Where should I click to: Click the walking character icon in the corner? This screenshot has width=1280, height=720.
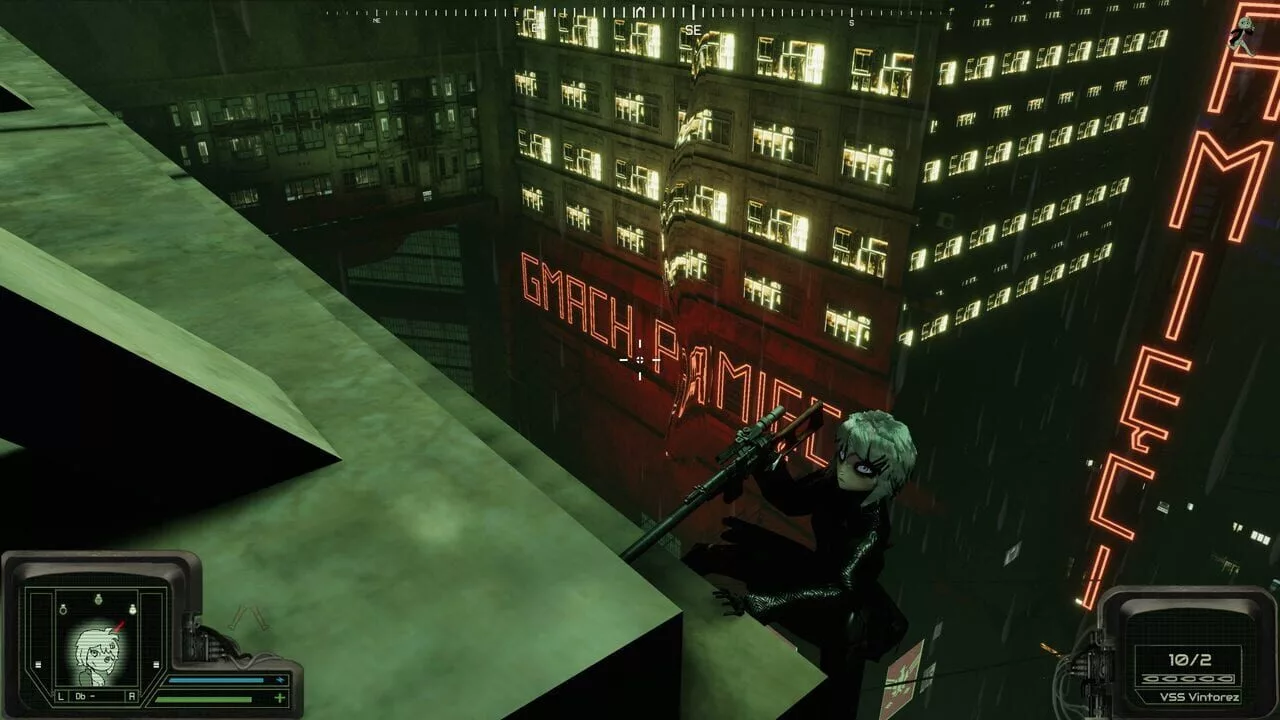[1243, 34]
